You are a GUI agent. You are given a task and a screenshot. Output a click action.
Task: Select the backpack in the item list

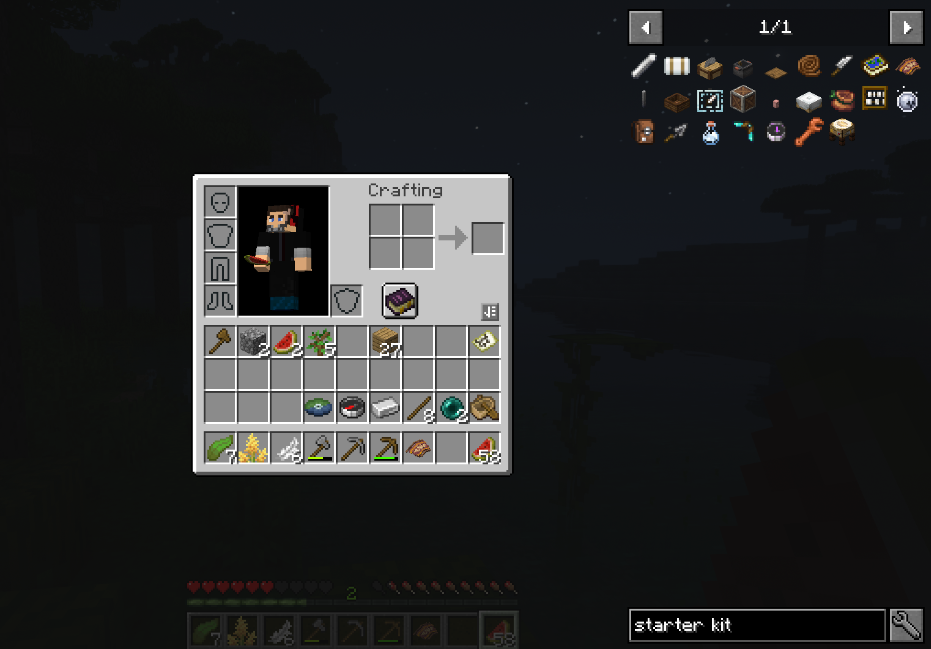click(644, 132)
